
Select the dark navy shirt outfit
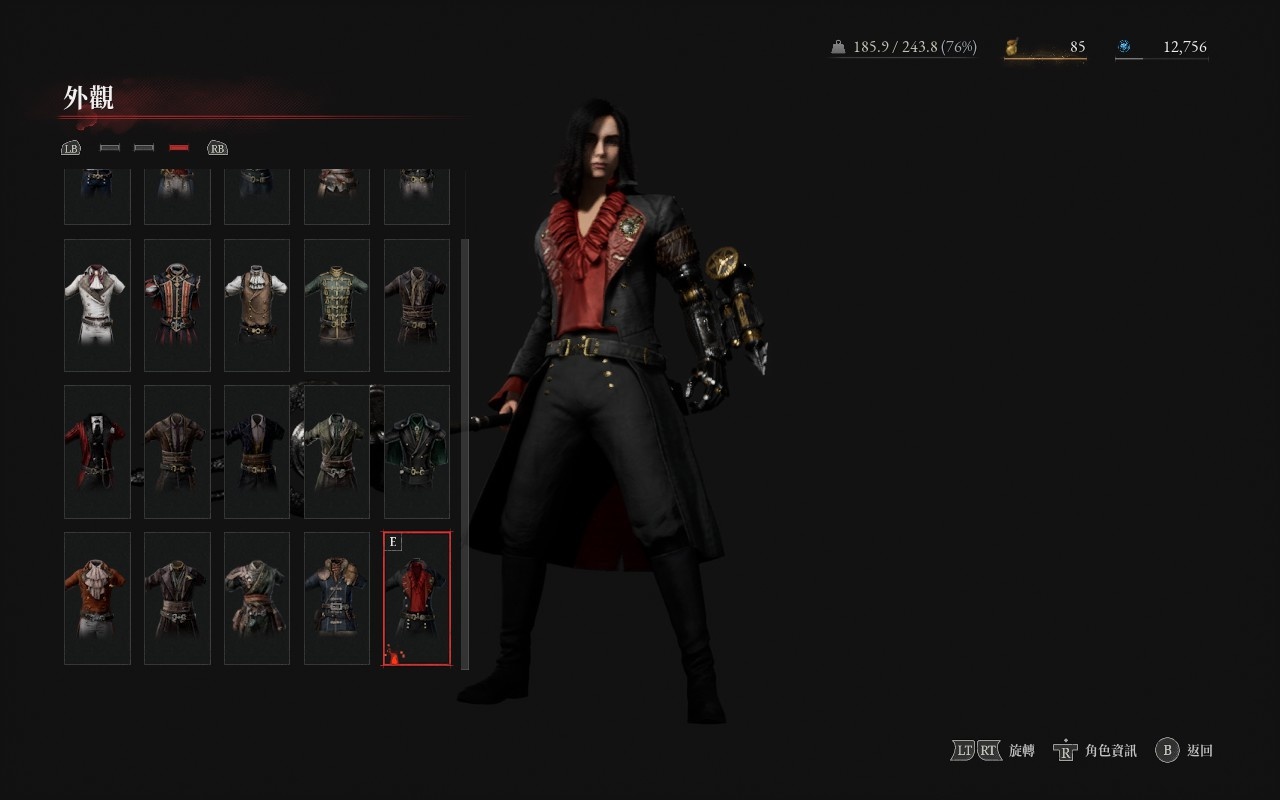click(257, 452)
